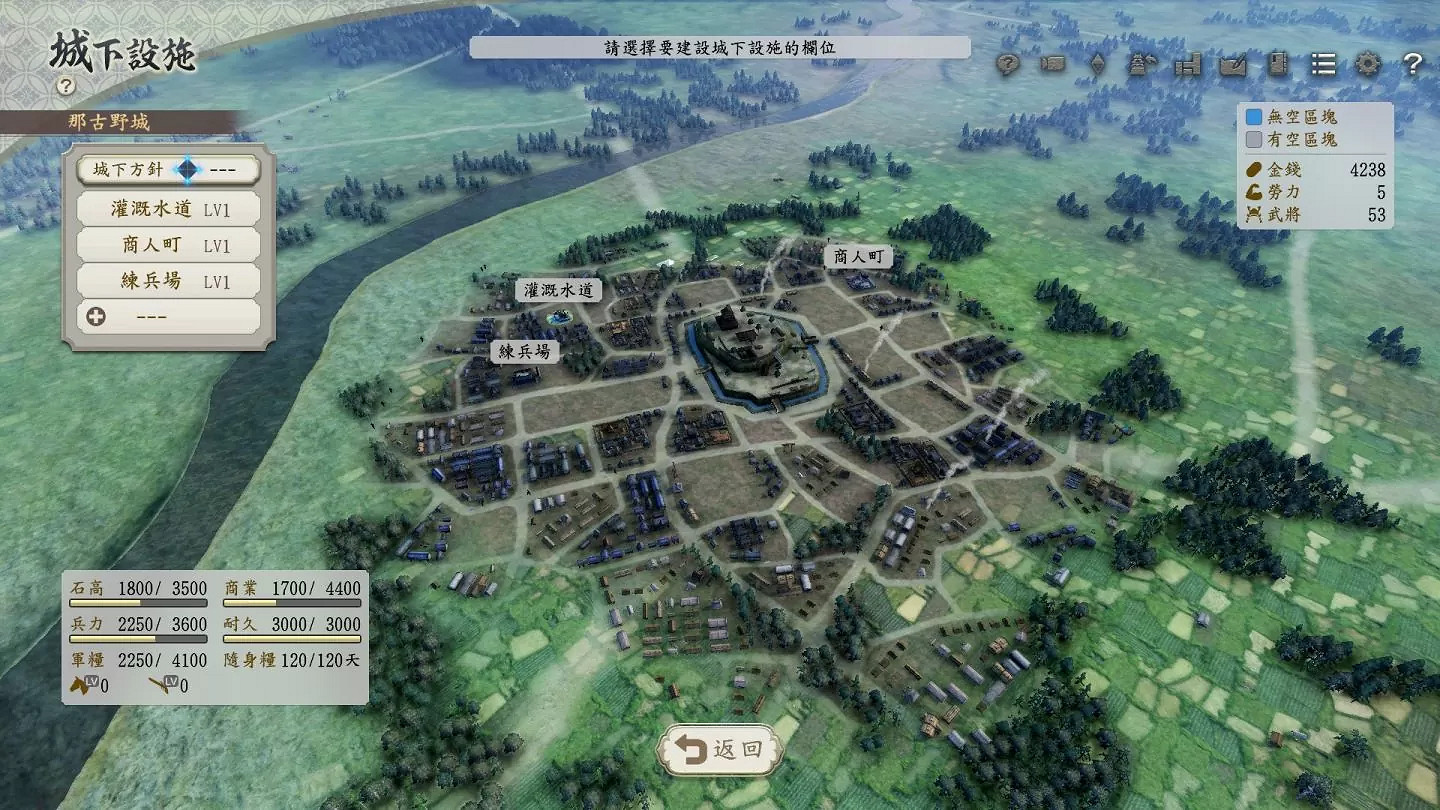Image resolution: width=1440 pixels, height=810 pixels.
Task: Open the settings gear icon
Action: tap(1368, 65)
